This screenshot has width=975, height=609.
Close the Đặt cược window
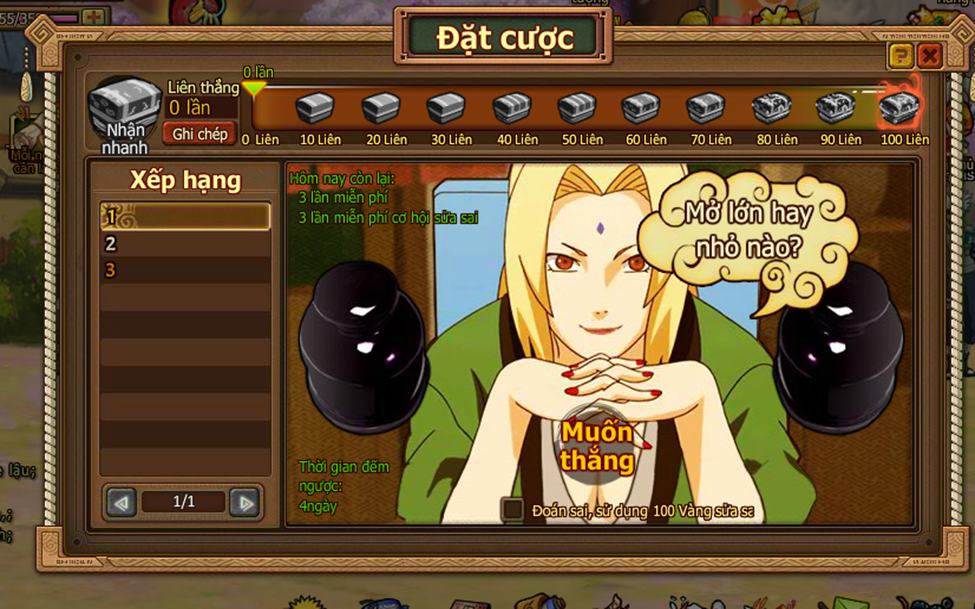click(x=929, y=56)
